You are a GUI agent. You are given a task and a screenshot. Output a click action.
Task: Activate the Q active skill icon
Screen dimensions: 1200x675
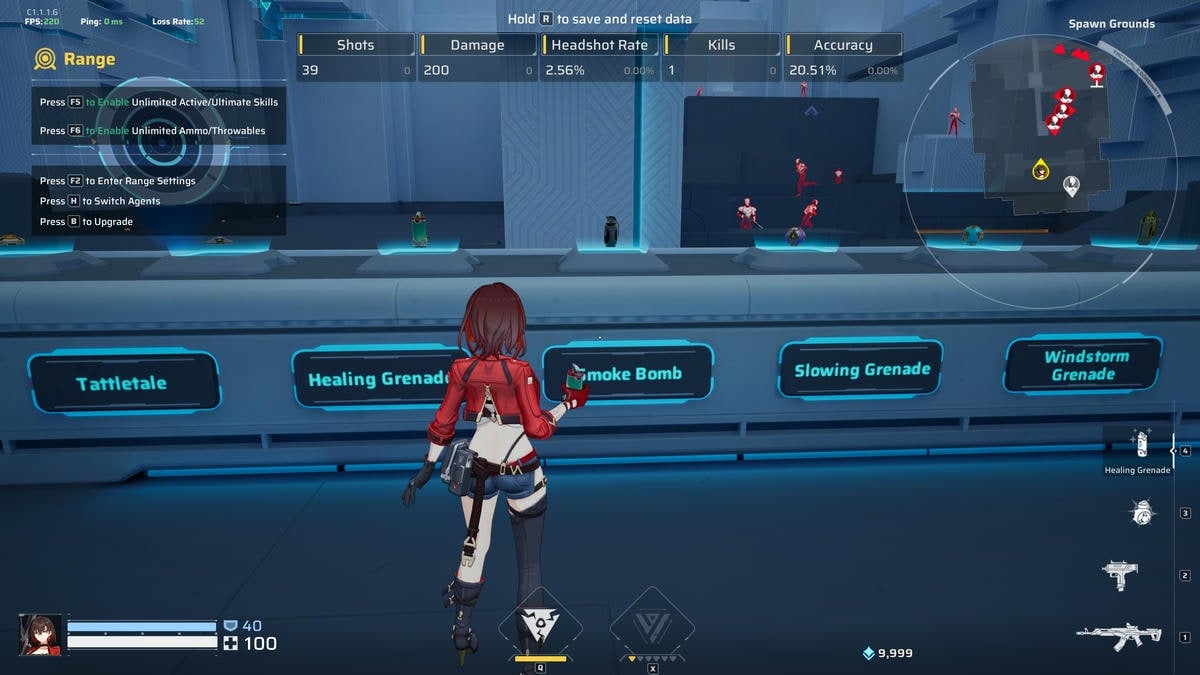[540, 625]
